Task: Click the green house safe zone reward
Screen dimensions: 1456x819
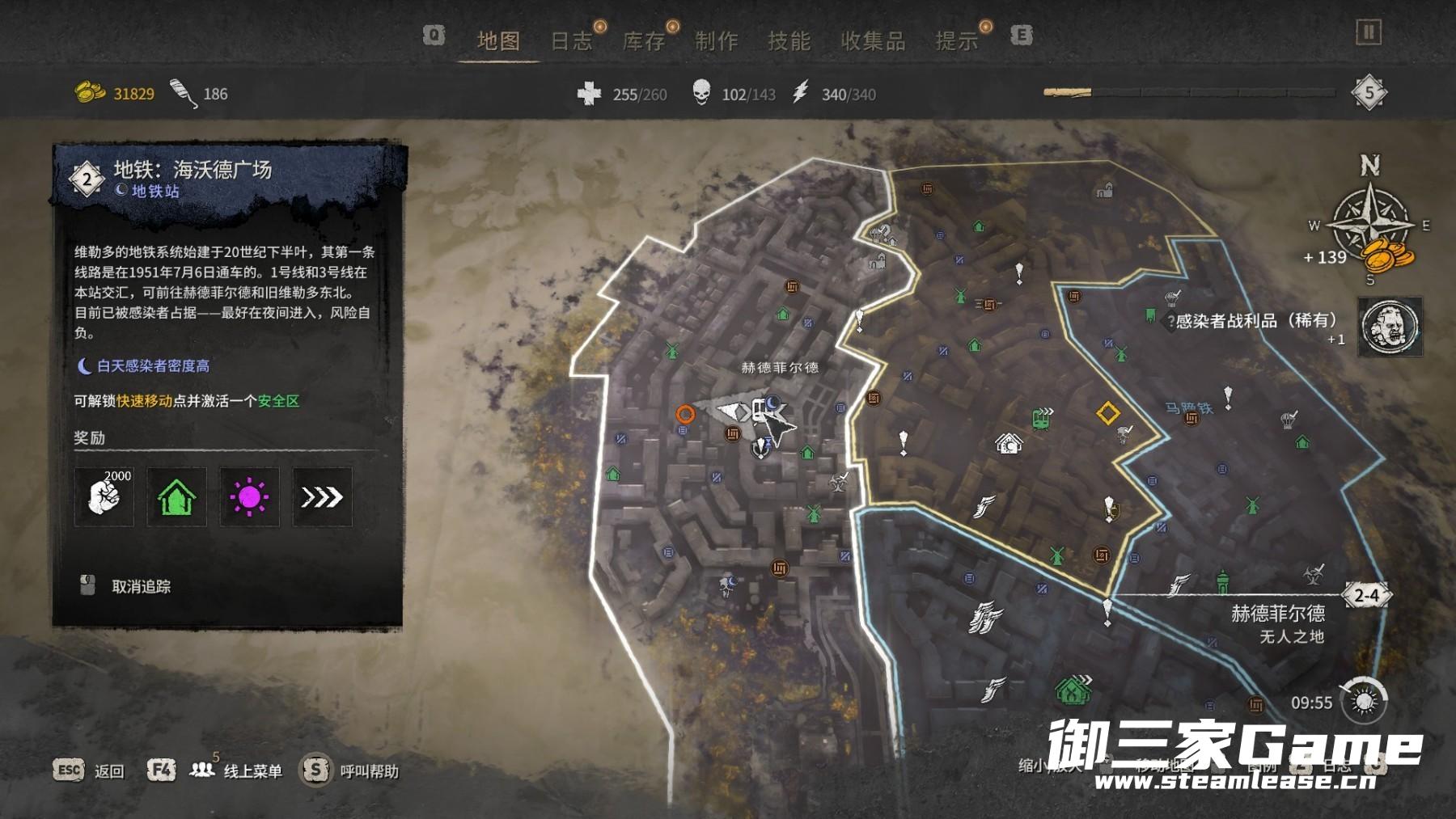Action: [x=176, y=497]
